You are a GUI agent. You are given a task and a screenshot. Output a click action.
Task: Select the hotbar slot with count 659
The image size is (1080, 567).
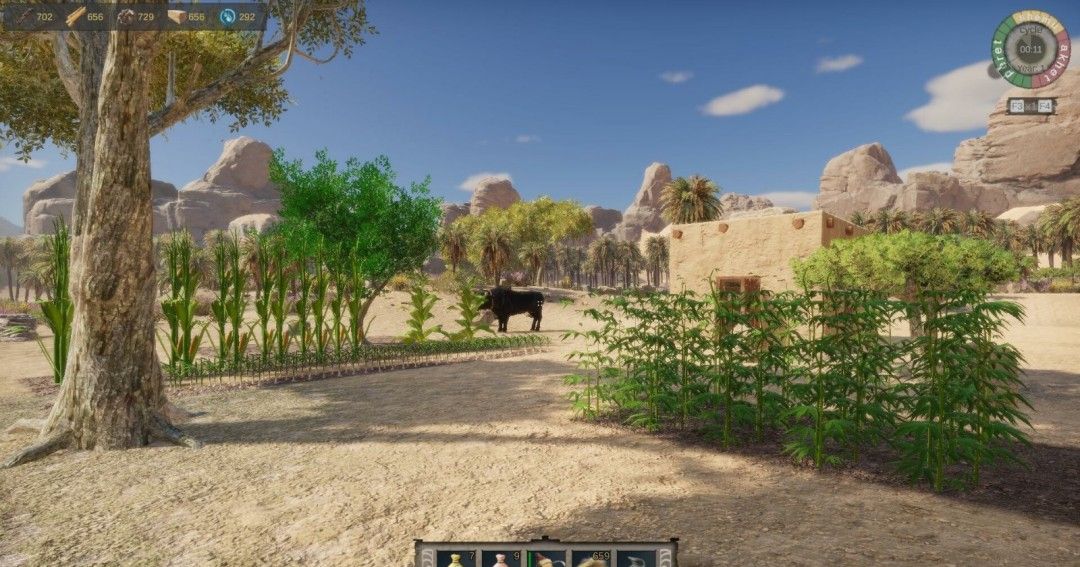[591, 558]
